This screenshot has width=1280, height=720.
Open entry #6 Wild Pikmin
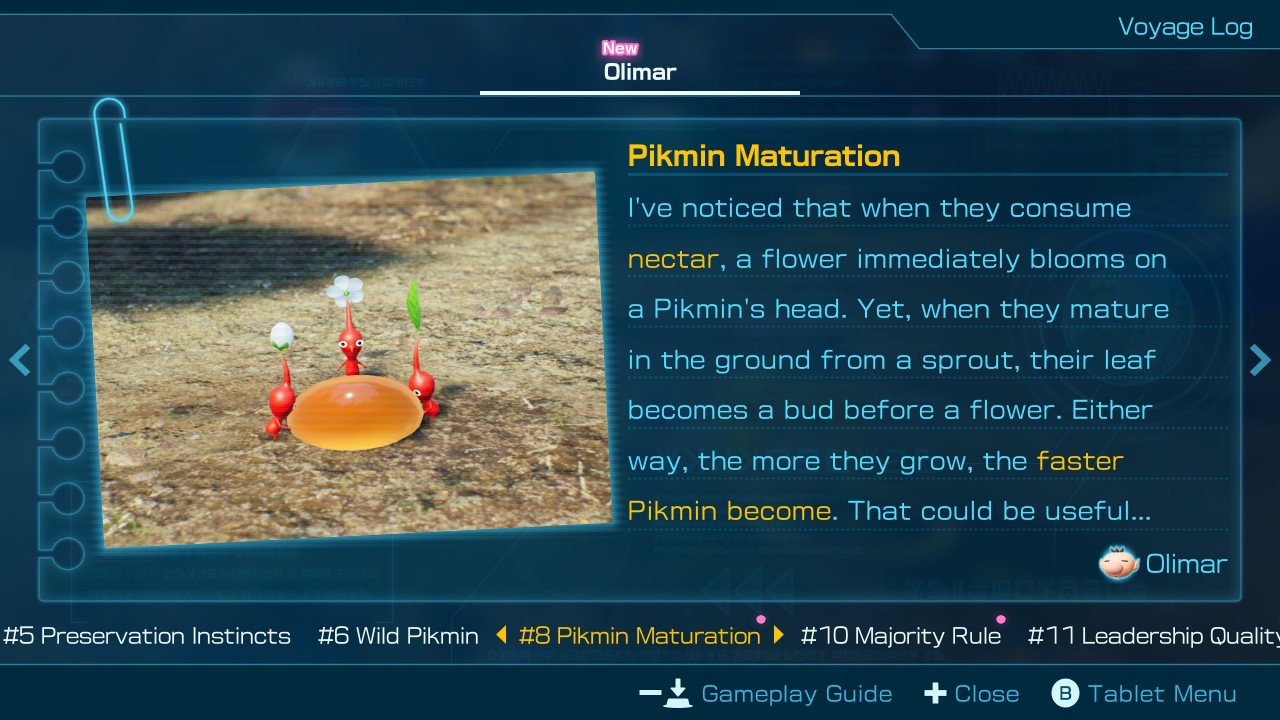[398, 636]
